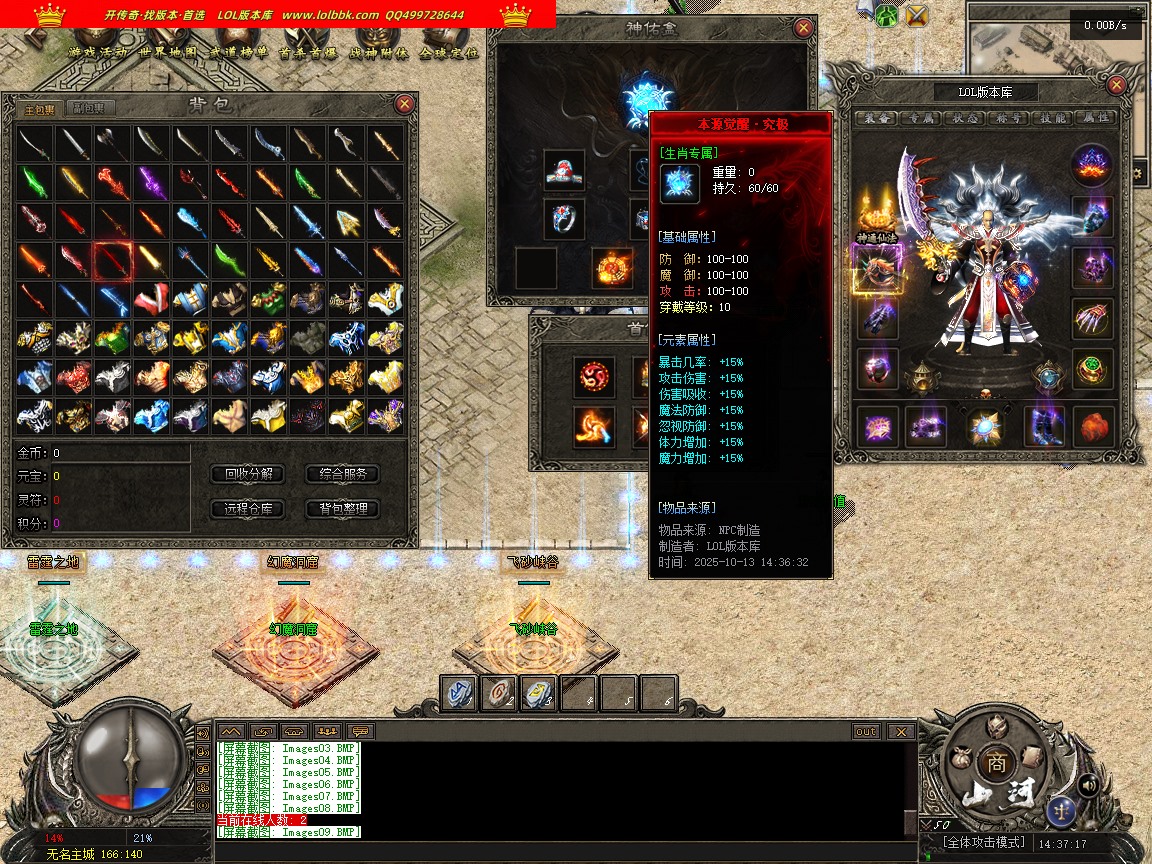Close the chat window with X
Viewport: 1152px width, 864px height.
coord(901,732)
